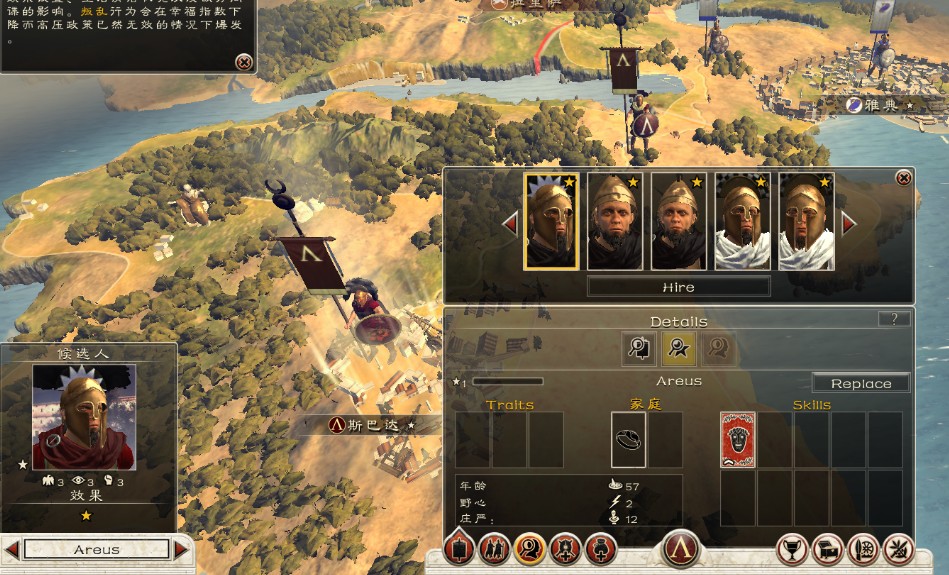
Task: Cycle to next character after Areus
Action: tap(181, 549)
